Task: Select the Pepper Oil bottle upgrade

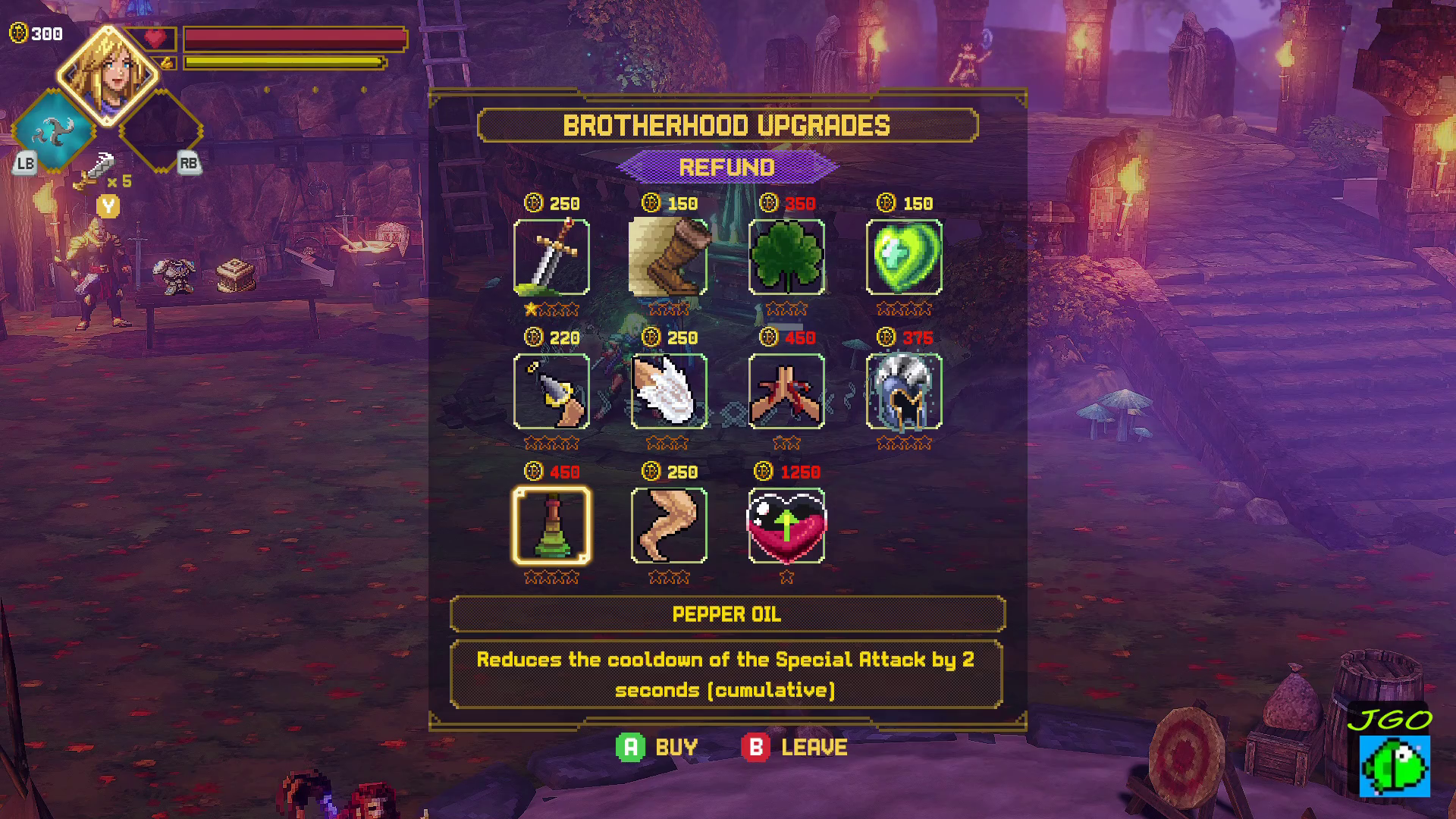Action: pos(551,526)
